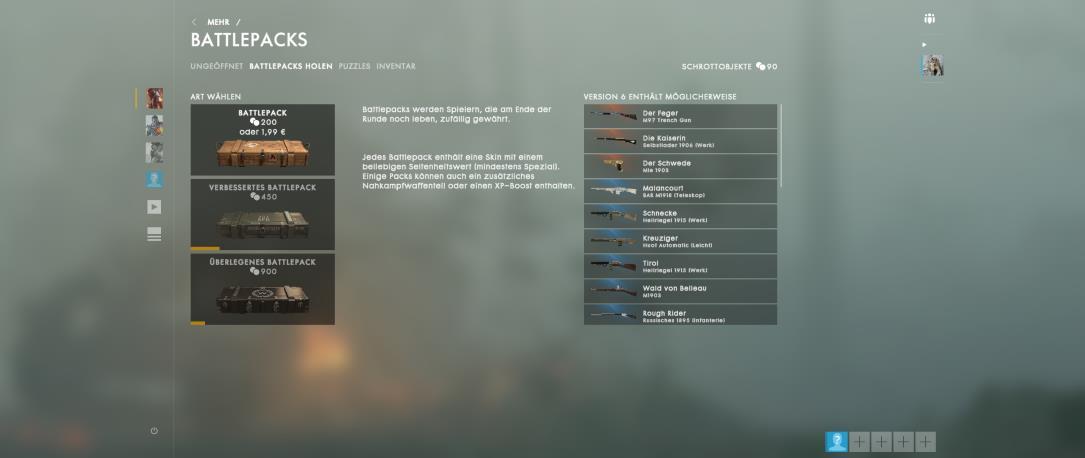Pick the Überlegenes Battlepack crate
The height and width of the screenshot is (458, 1085).
click(x=262, y=288)
